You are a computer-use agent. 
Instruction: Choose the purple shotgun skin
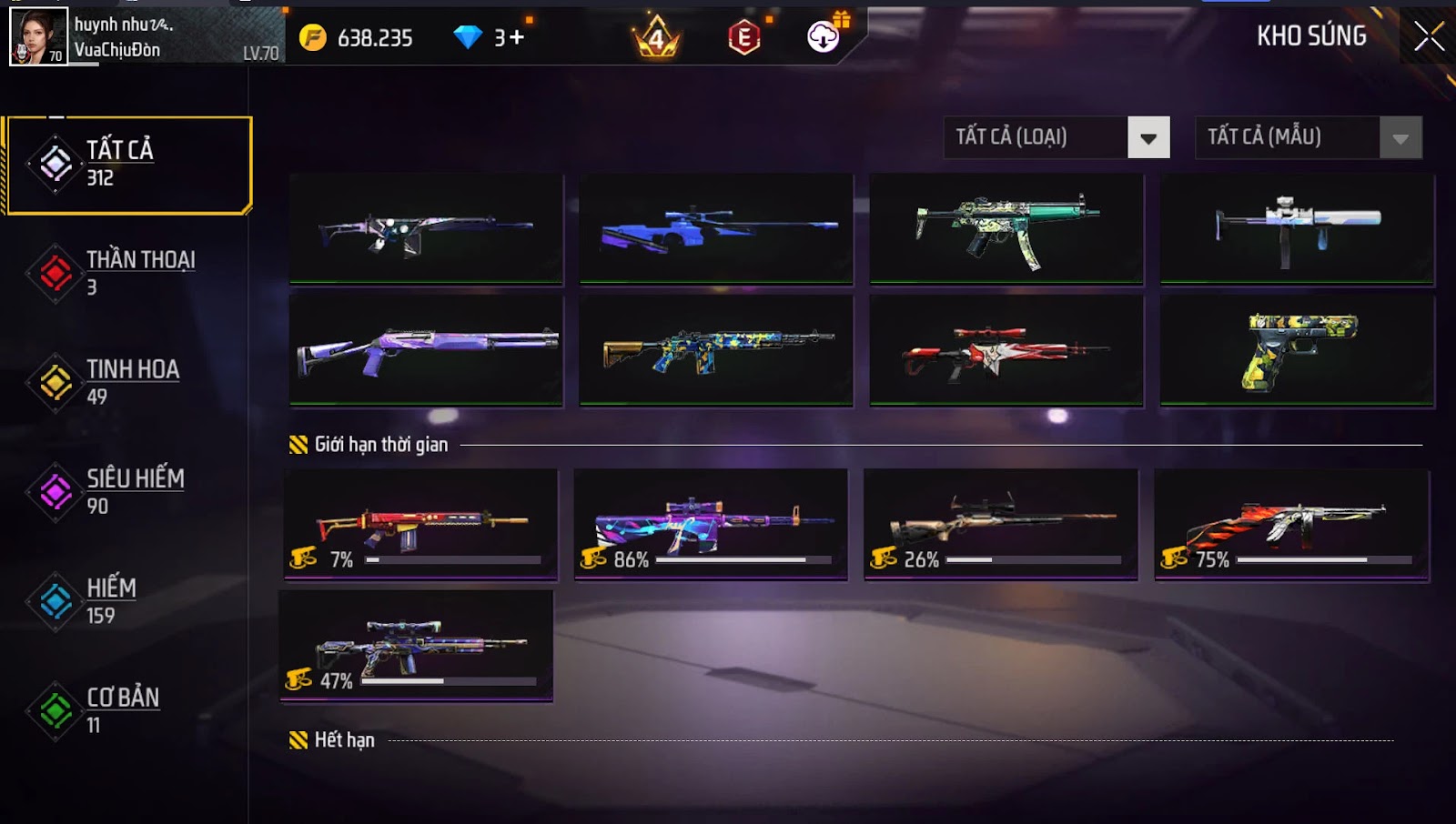tap(426, 350)
